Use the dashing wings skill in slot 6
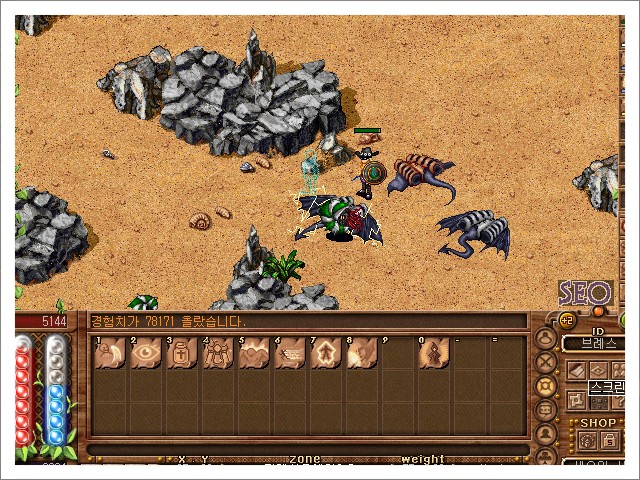640x480 pixels. tap(290, 353)
